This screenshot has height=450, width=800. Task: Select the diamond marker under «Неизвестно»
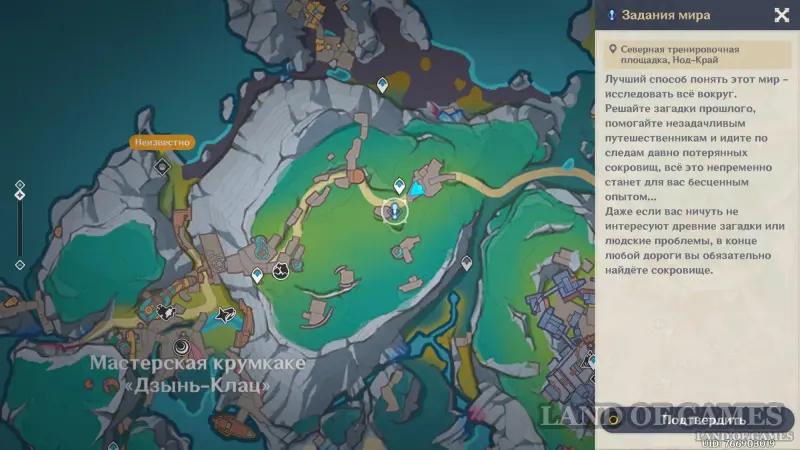tap(161, 166)
